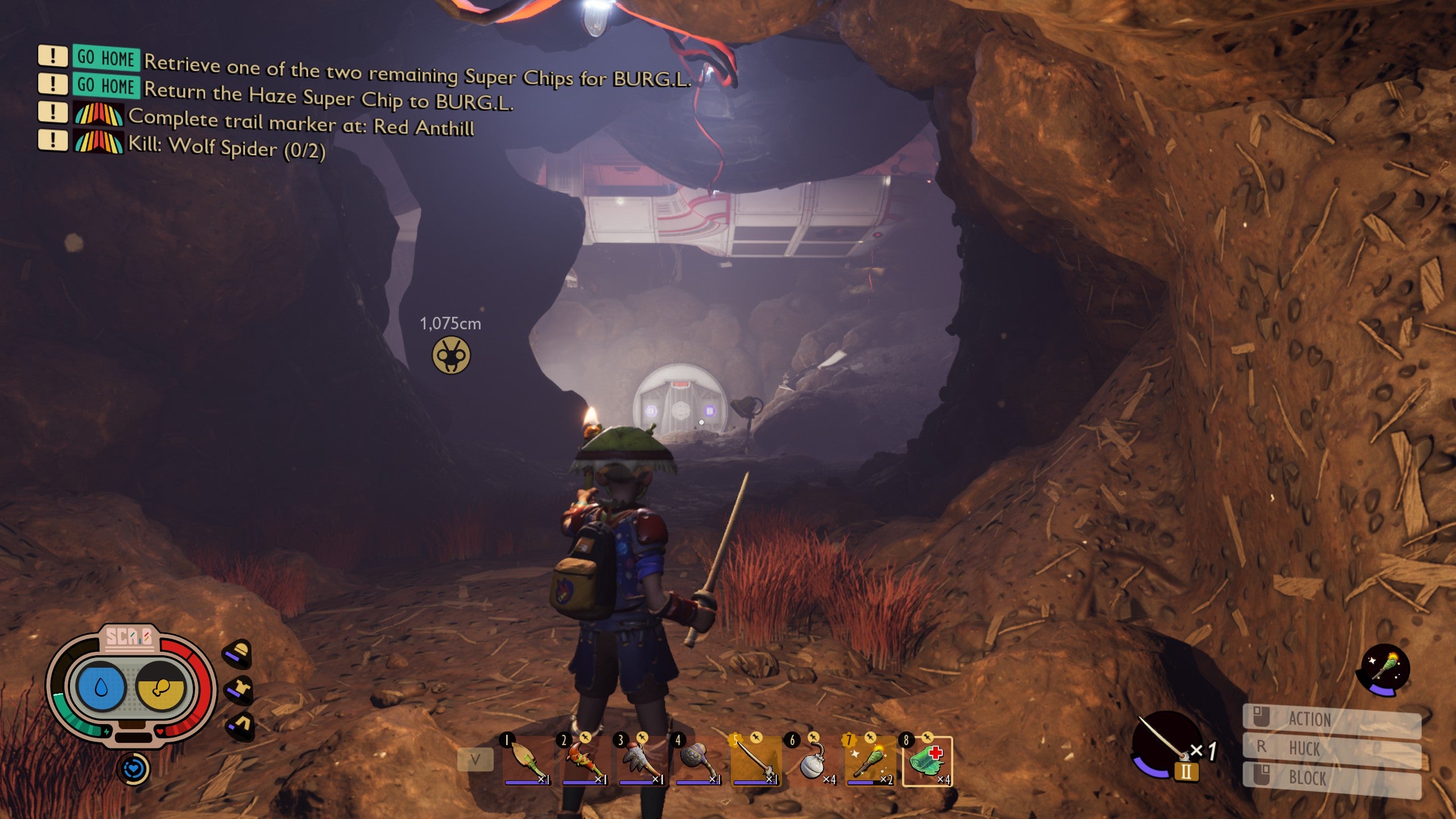Click the ant waypoint marker icon

tap(451, 355)
